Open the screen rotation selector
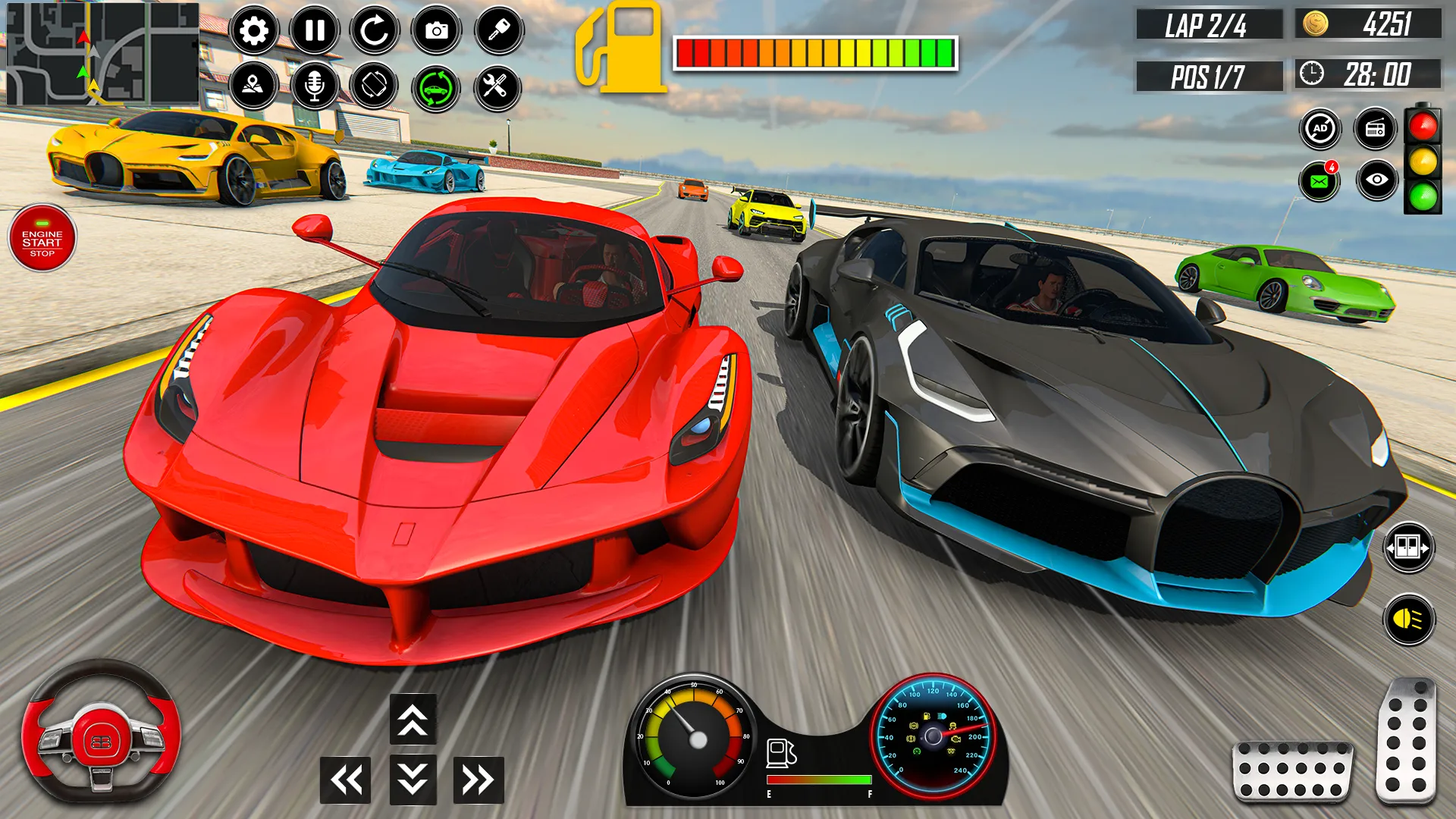The image size is (1456, 819). coord(375,86)
